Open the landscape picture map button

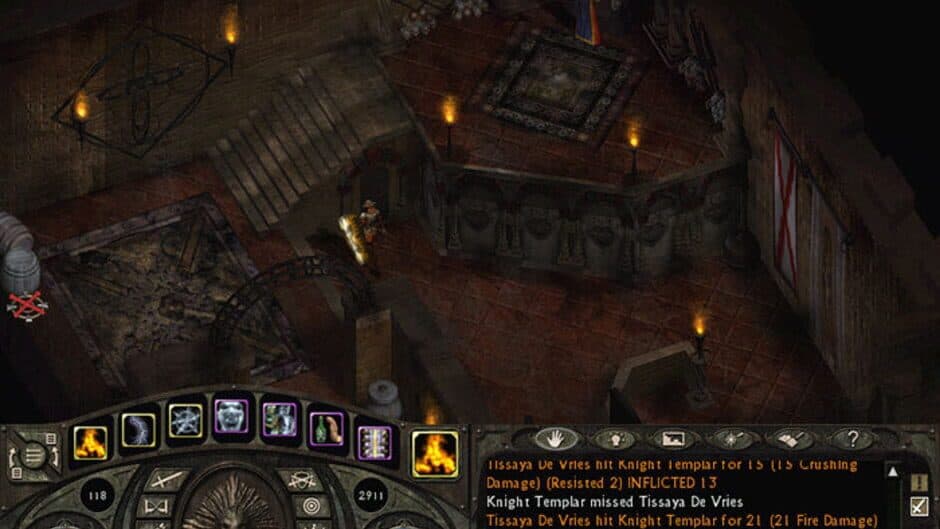point(672,438)
